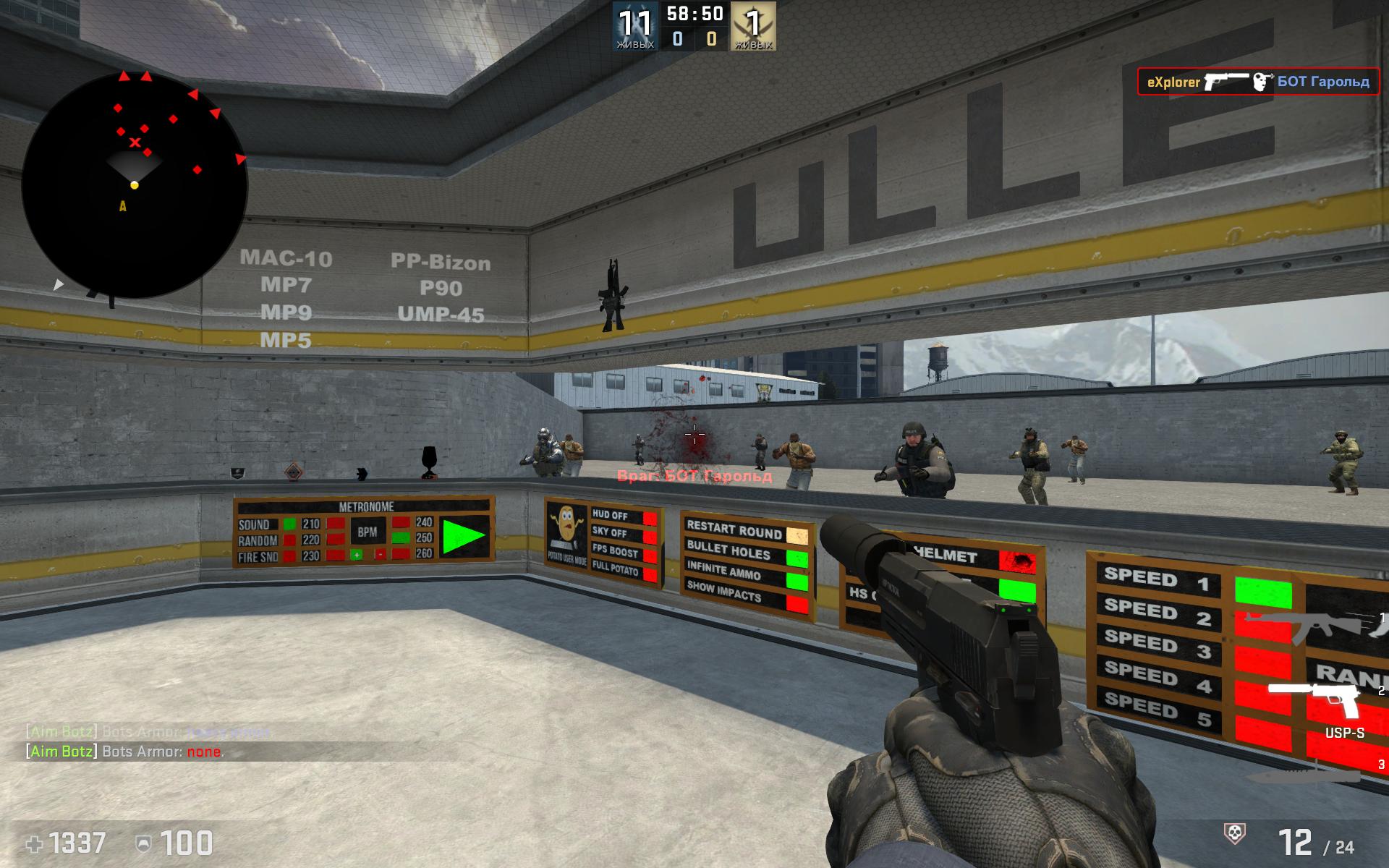Click the eXplorer kill feed entry
1389x868 pixels.
tap(1258, 82)
